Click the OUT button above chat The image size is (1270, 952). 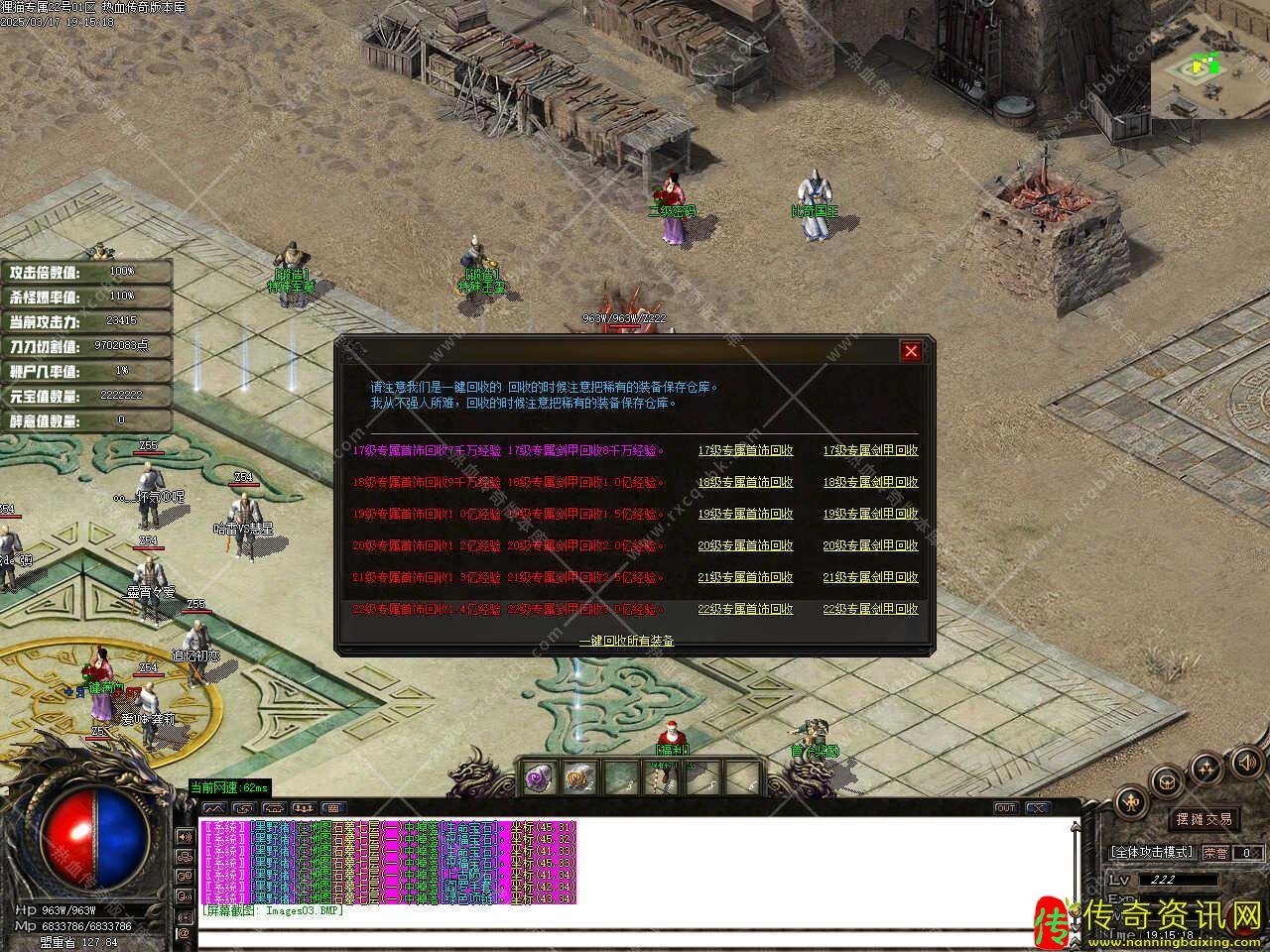pos(1005,808)
